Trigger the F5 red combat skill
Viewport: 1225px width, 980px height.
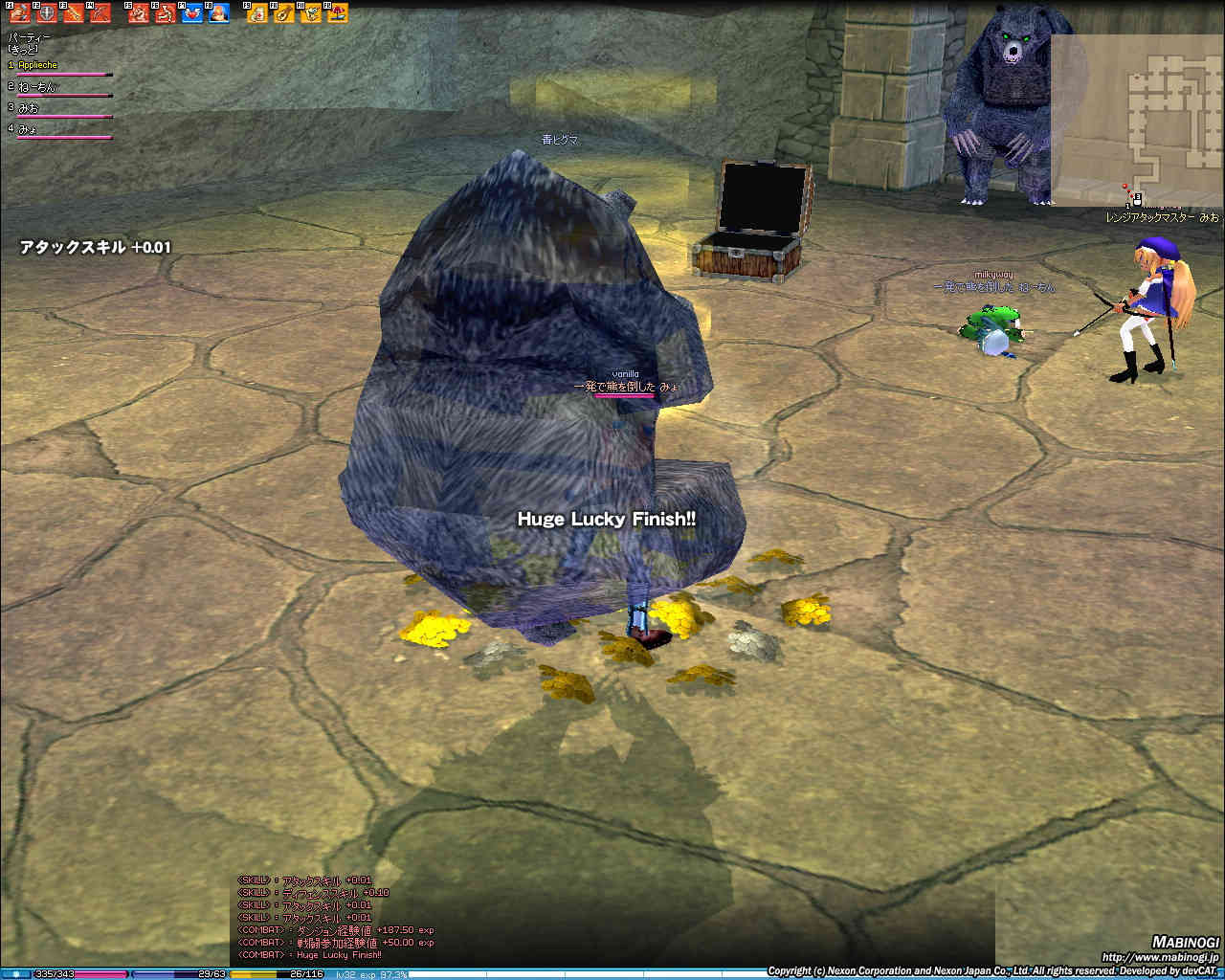click(139, 13)
